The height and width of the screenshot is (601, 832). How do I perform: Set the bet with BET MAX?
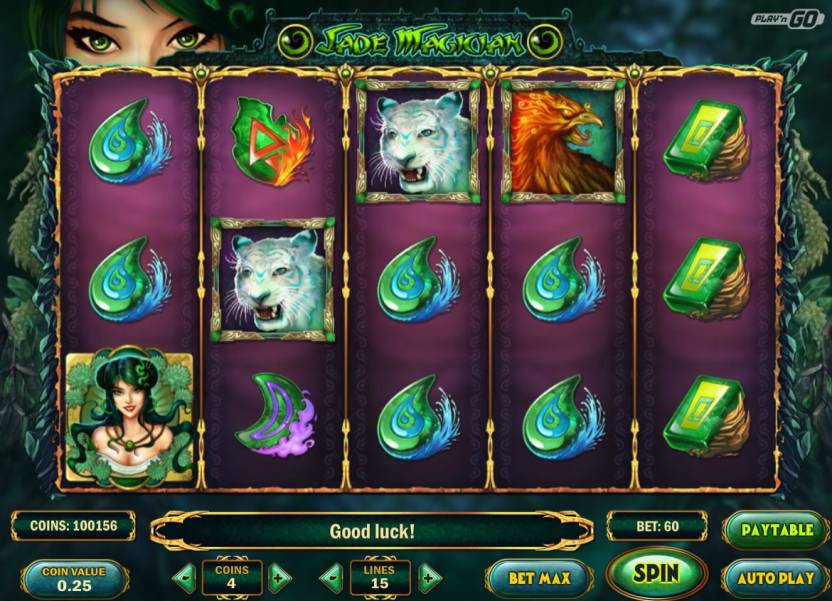(540, 577)
